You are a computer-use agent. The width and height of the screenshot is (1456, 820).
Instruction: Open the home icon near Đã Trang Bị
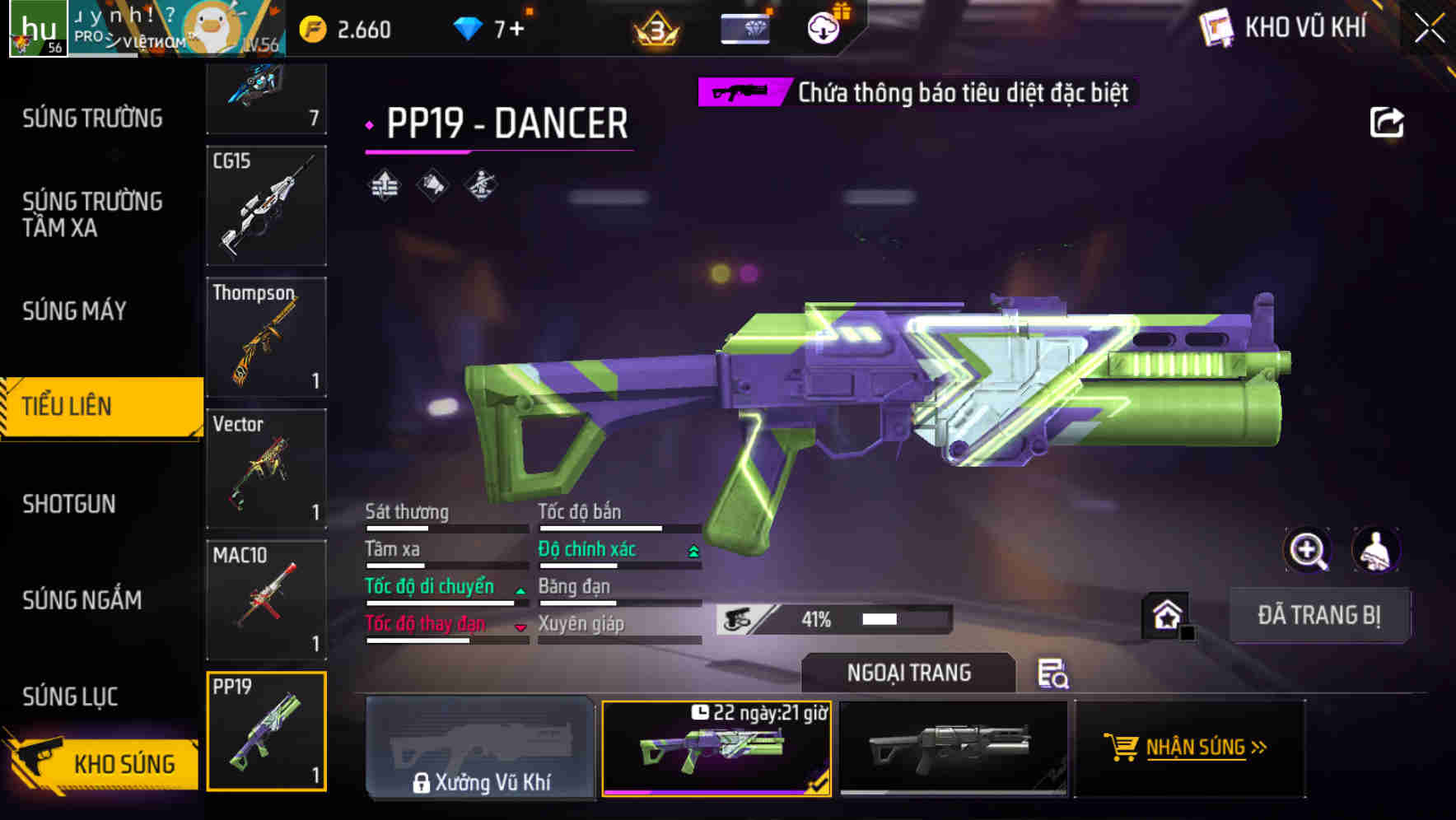pyautogui.click(x=1168, y=615)
